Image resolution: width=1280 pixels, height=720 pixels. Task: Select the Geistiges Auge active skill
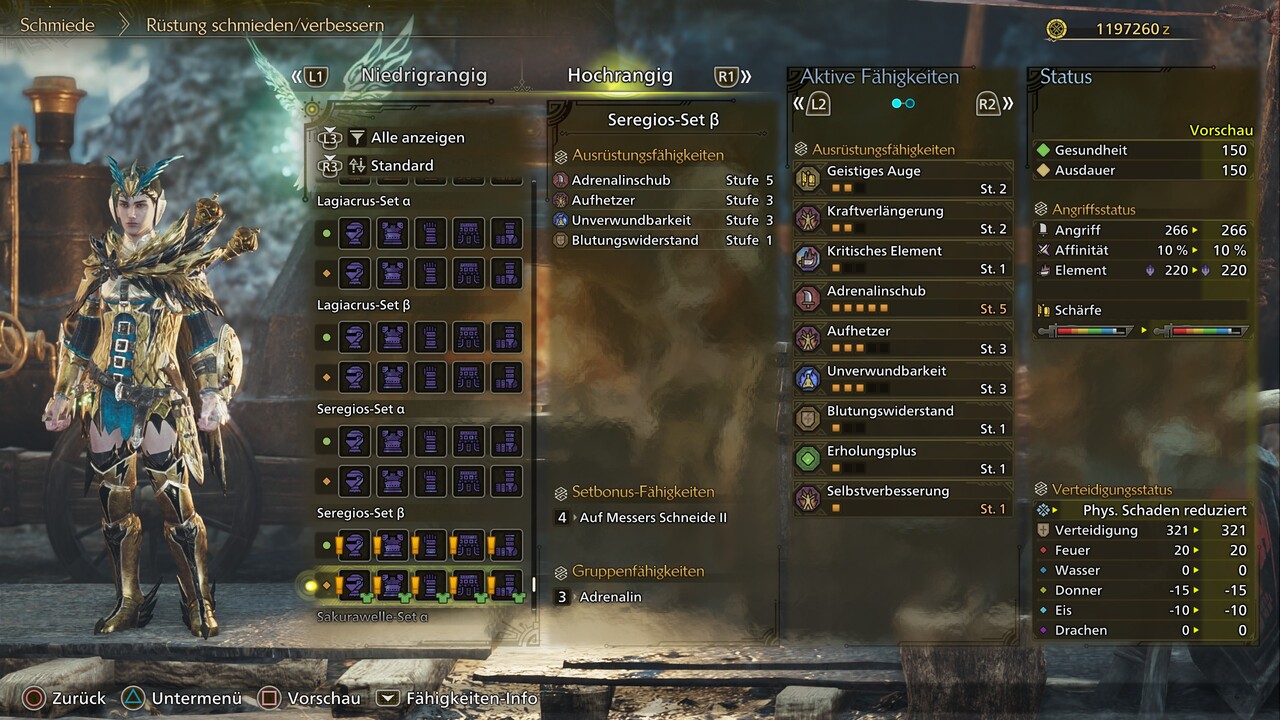903,179
